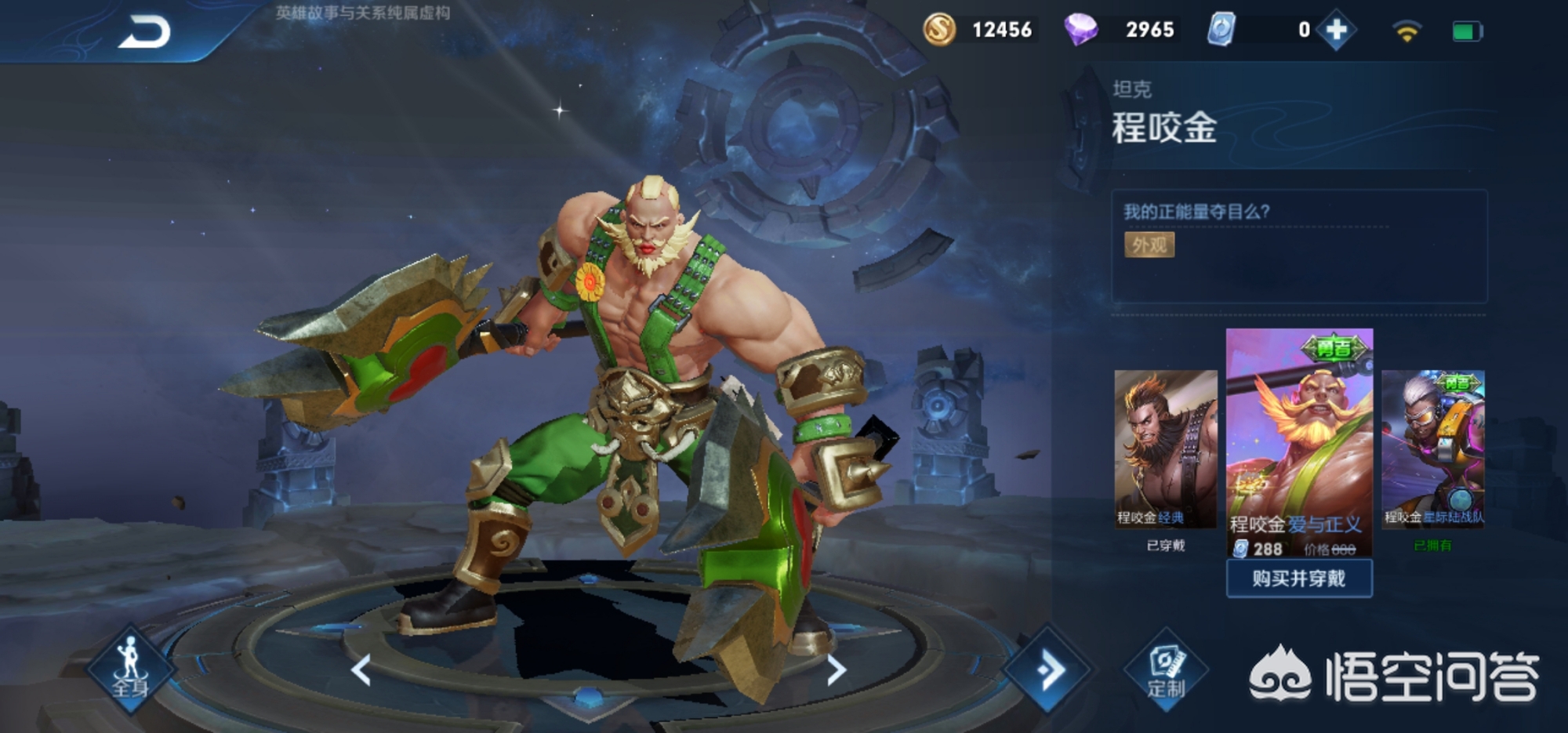Screen dimensions: 1568x733
Task: Select the 程咬金 经典 skin thumbnail
Action: 1165,448
